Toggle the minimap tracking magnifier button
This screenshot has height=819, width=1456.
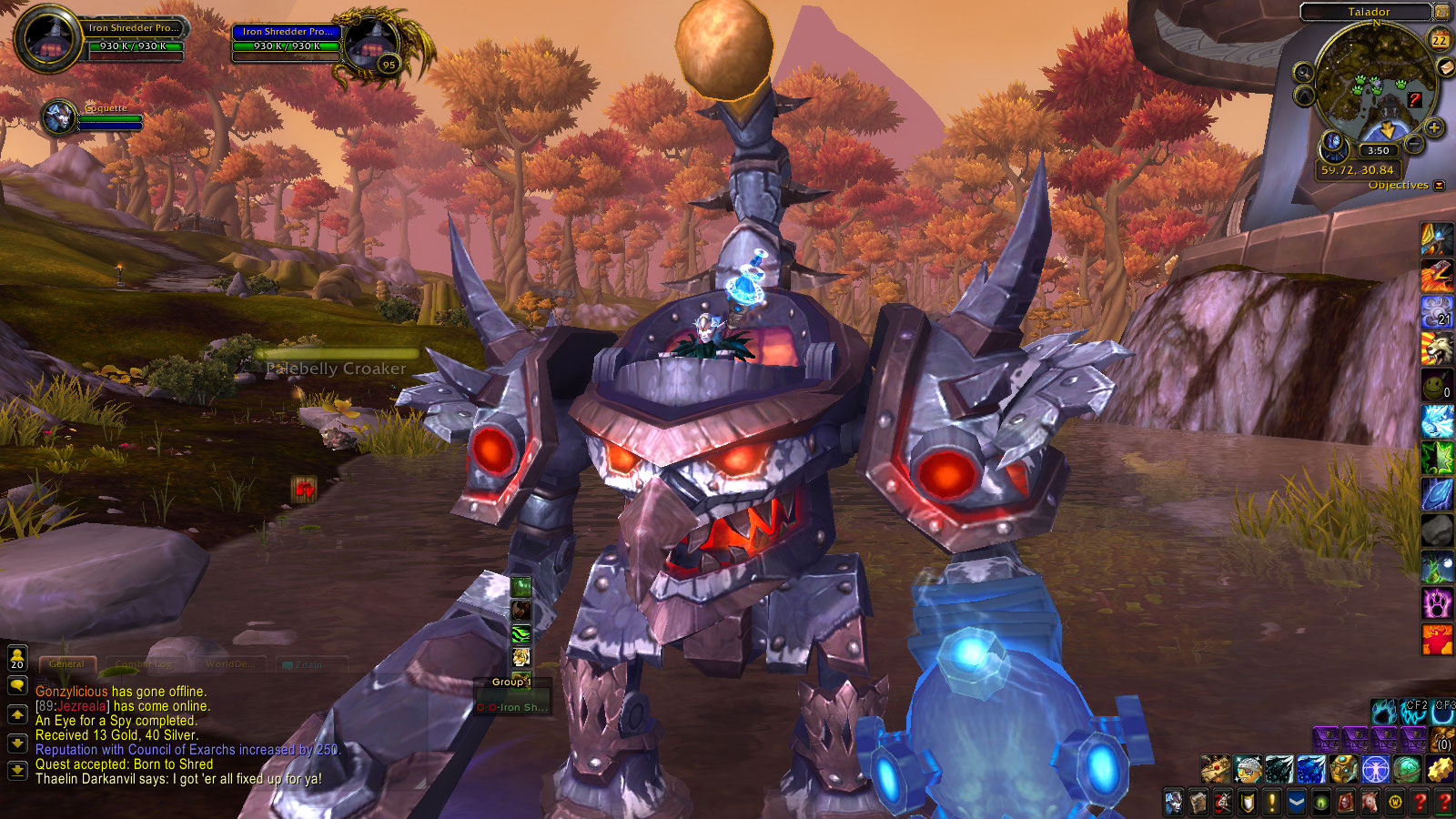[1303, 73]
